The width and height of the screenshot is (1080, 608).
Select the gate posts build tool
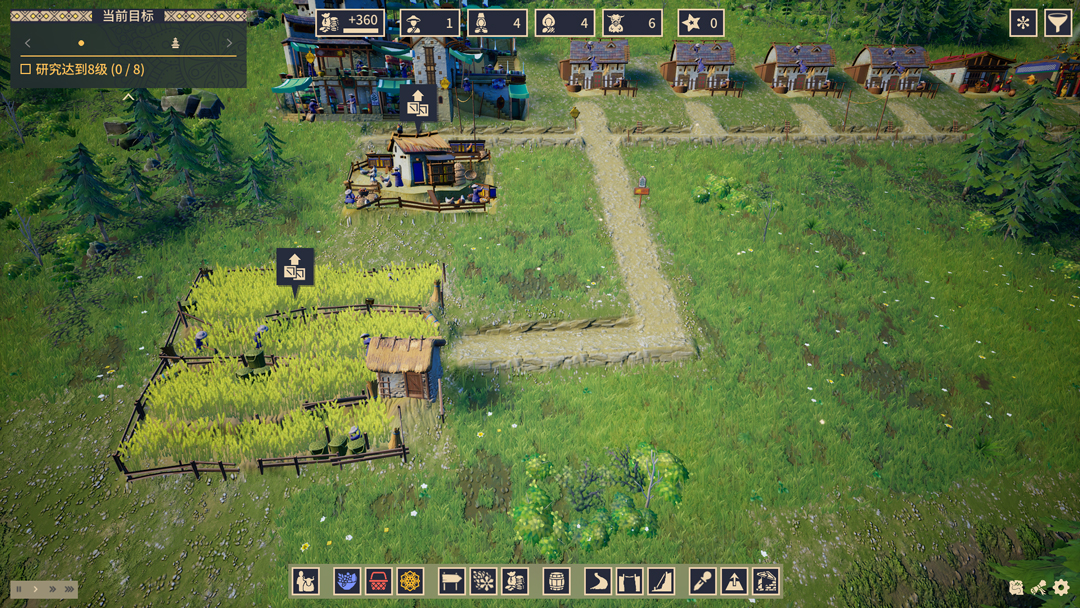point(629,581)
